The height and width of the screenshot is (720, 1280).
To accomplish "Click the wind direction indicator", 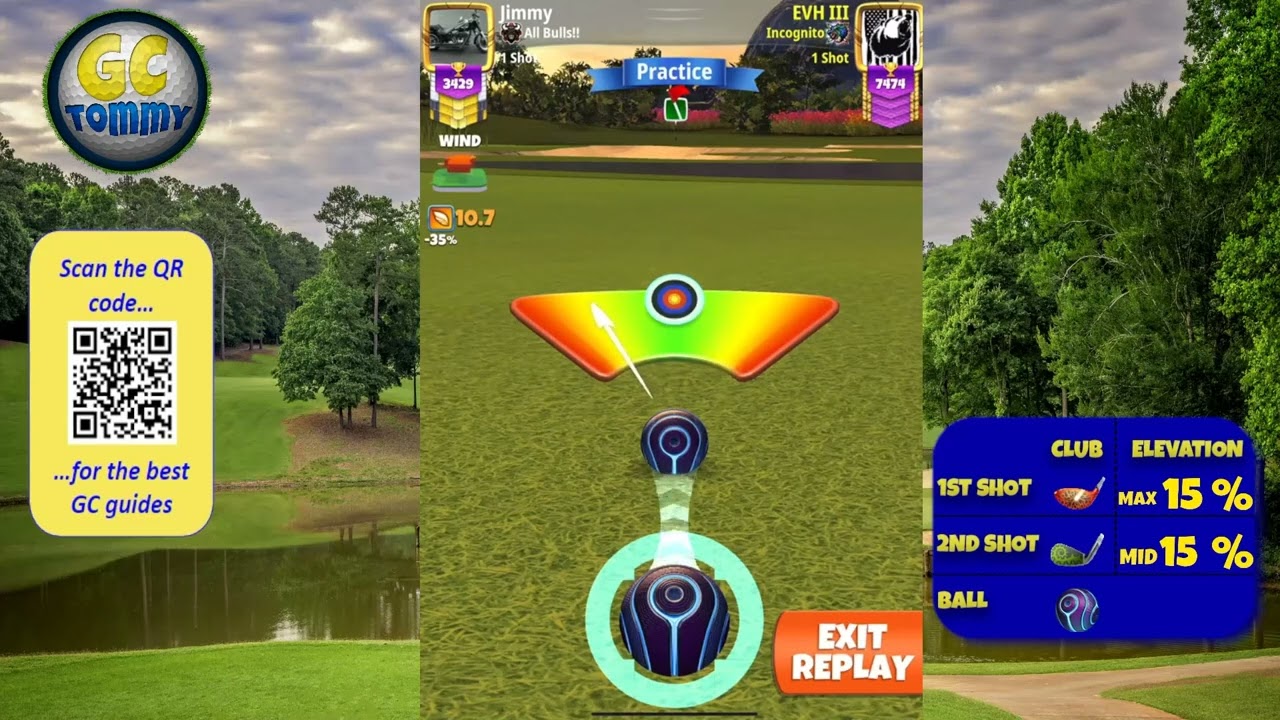I will coord(460,172).
